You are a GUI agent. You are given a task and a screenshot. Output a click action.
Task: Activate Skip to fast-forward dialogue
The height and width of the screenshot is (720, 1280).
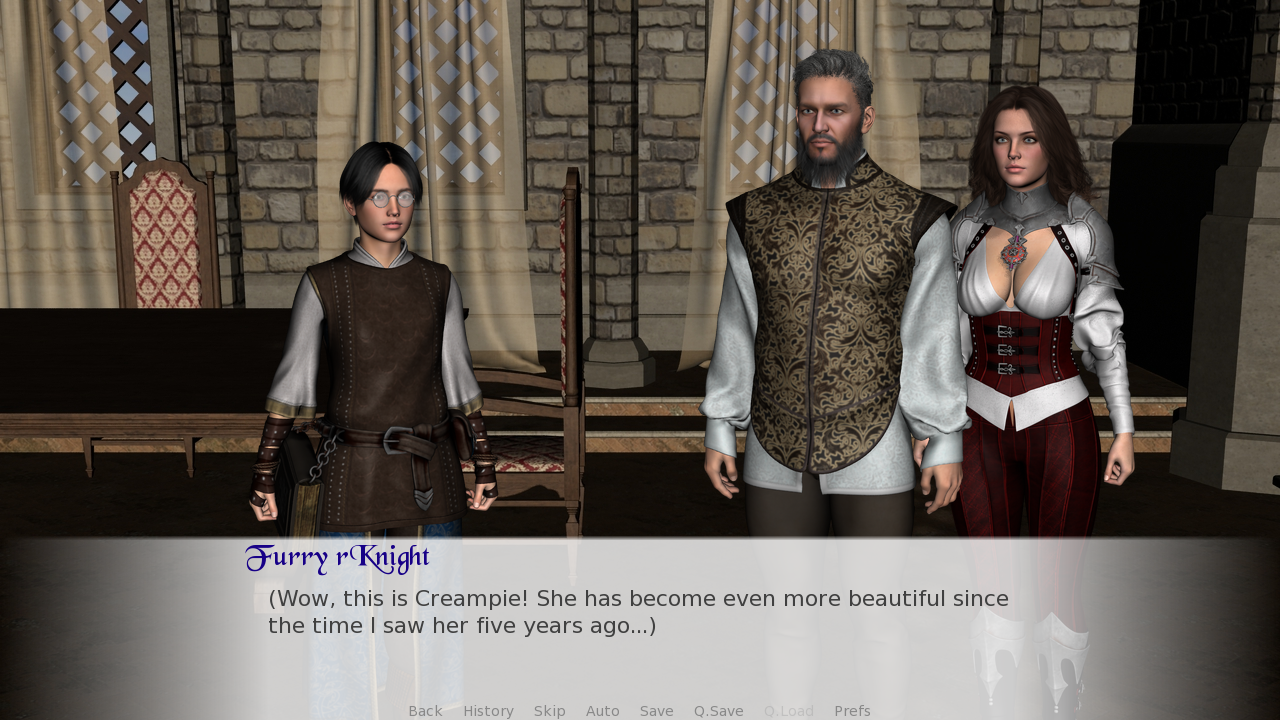point(549,711)
